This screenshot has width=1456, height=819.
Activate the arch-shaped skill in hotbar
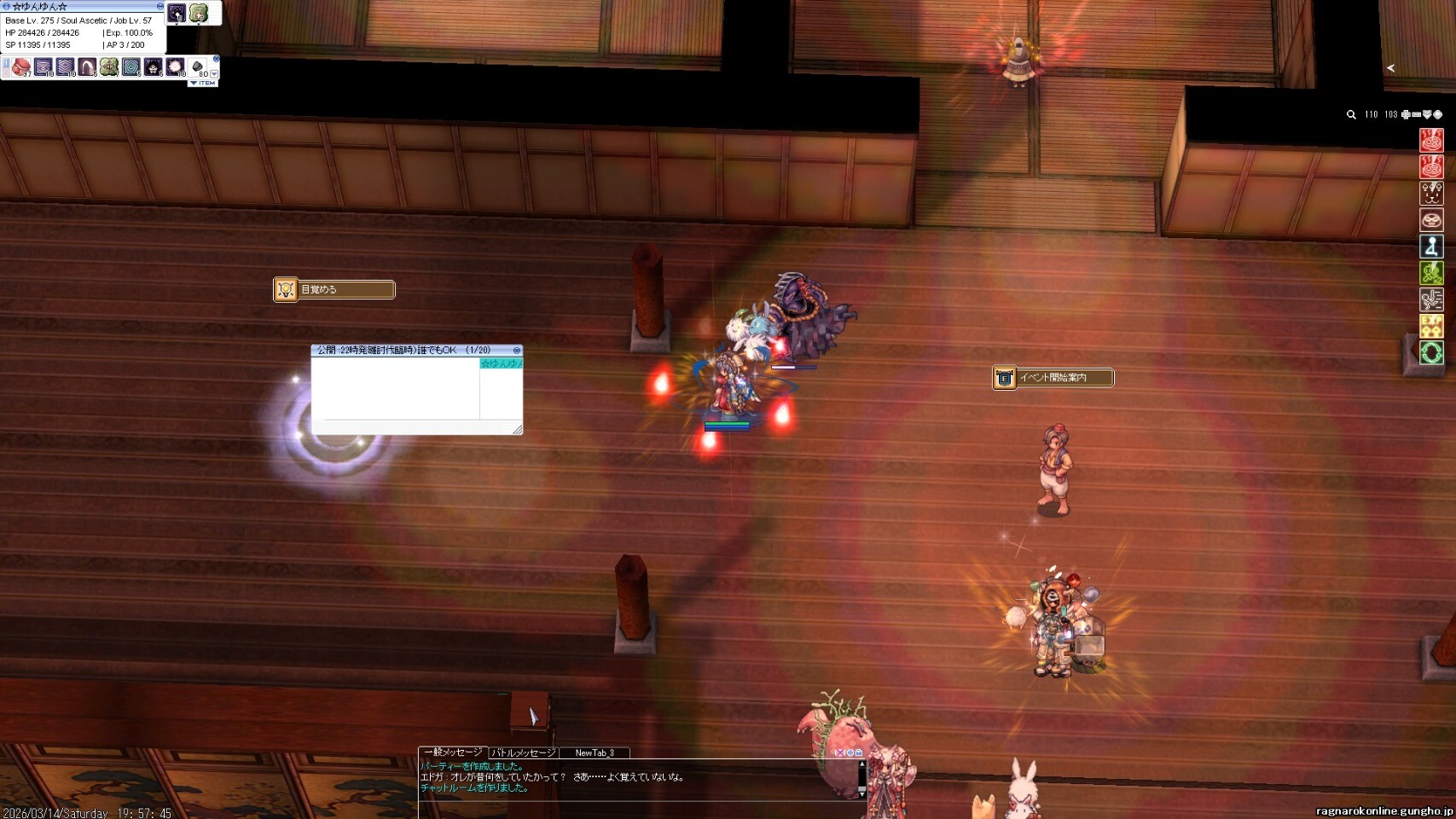(x=87, y=67)
